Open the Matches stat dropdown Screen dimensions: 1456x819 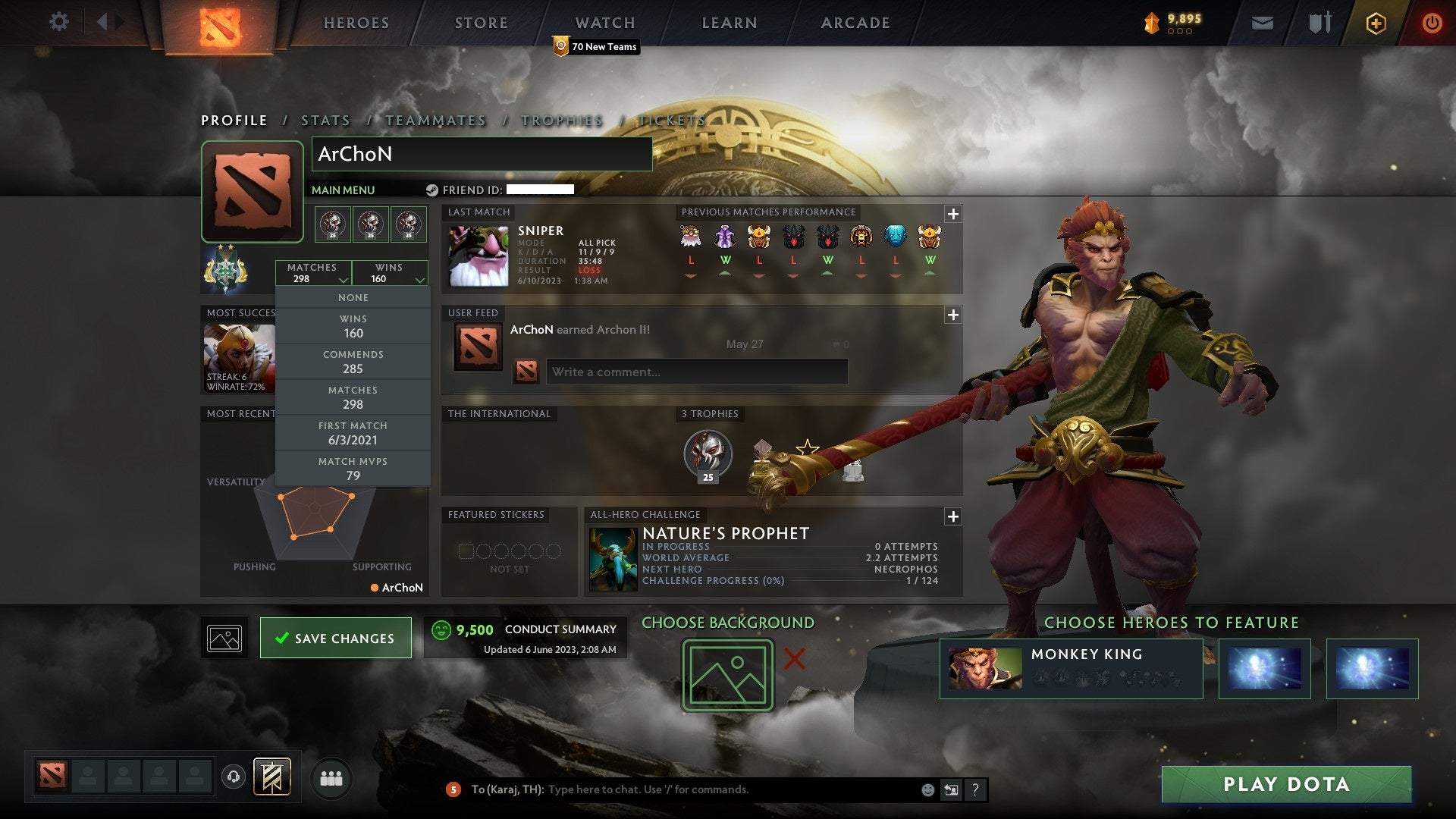point(314,273)
